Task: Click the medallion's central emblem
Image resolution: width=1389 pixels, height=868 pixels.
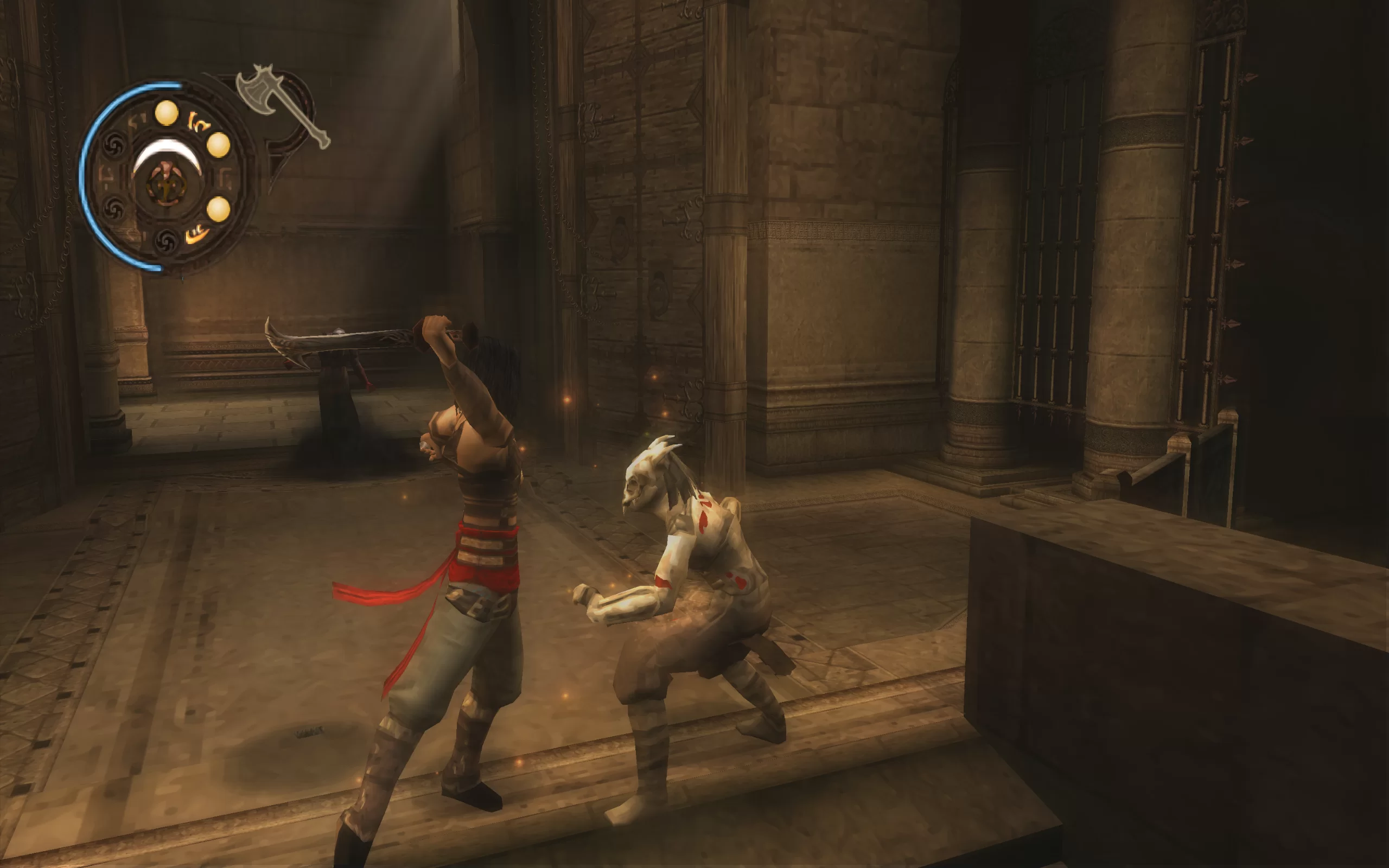Action: tap(167, 184)
